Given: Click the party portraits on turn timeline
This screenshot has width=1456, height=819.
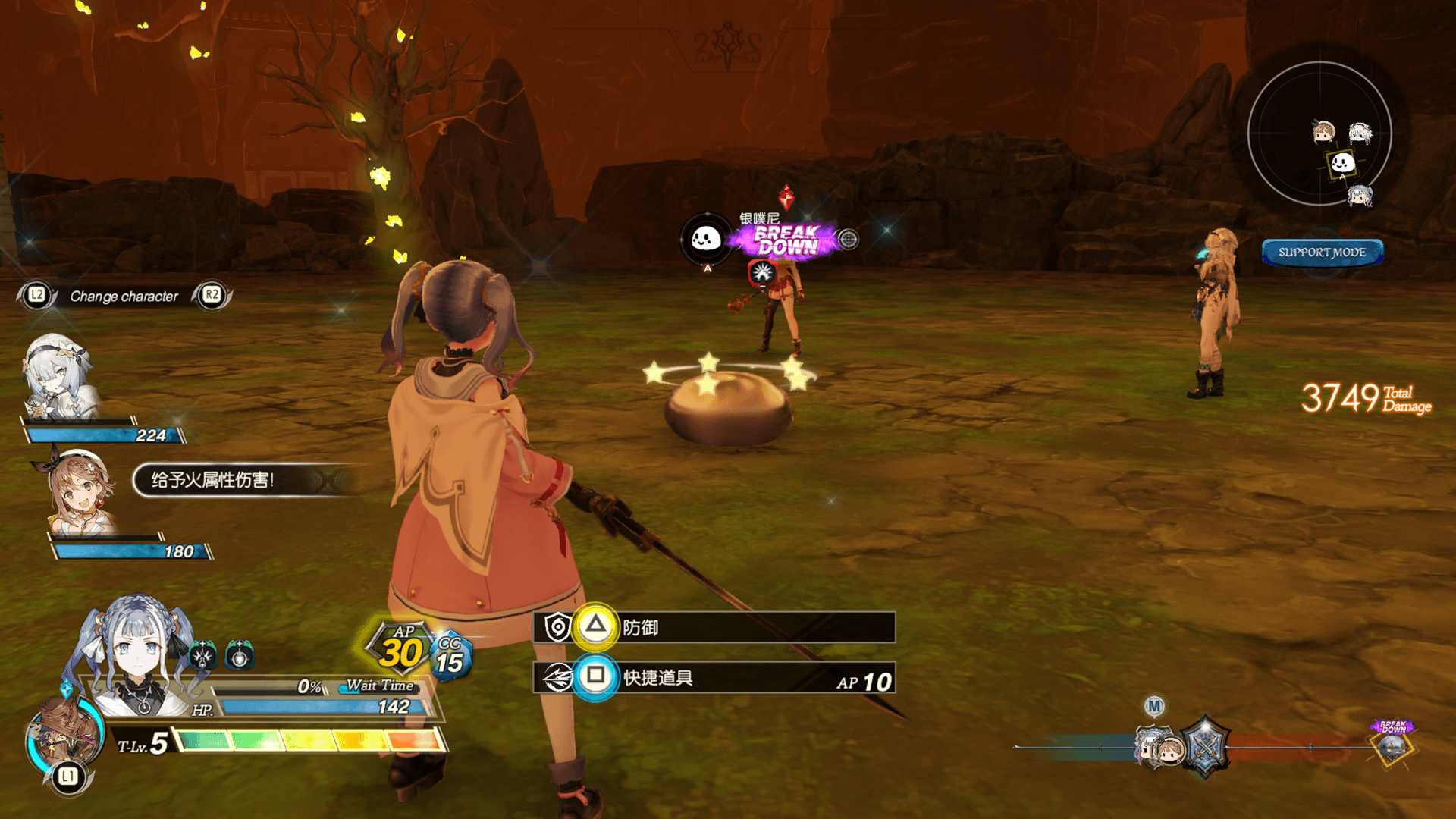Looking at the screenshot, I should point(1158,748).
